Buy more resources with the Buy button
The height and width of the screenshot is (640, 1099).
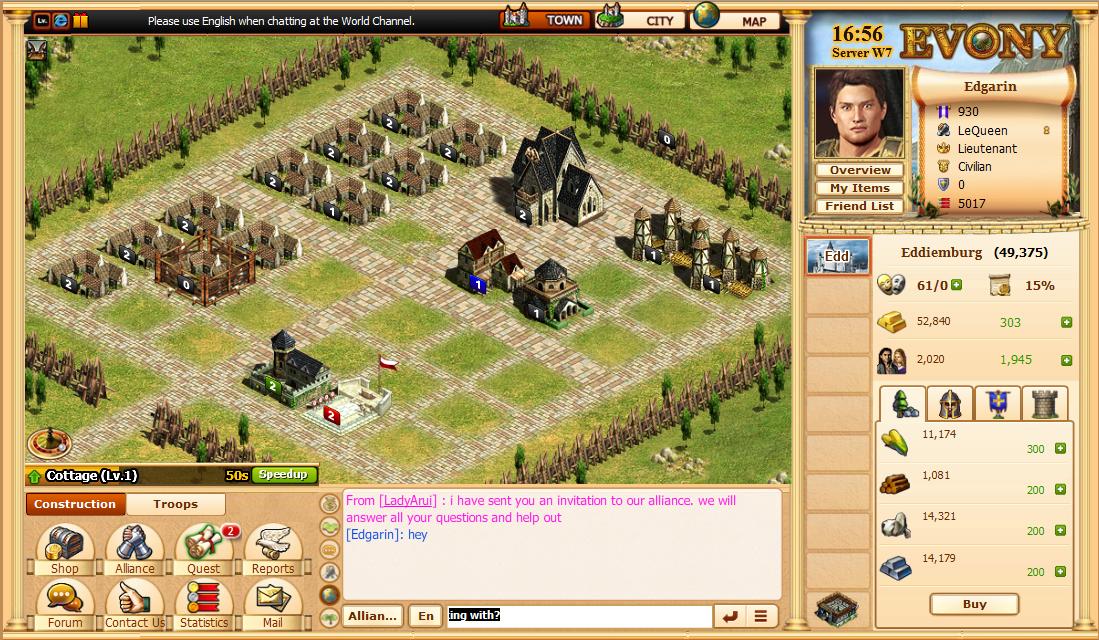click(x=974, y=604)
